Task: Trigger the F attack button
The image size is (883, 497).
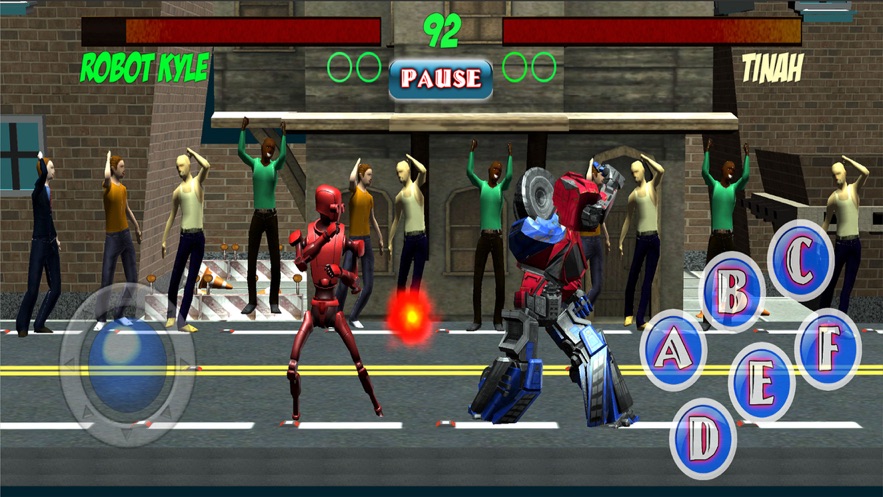Action: 828,349
